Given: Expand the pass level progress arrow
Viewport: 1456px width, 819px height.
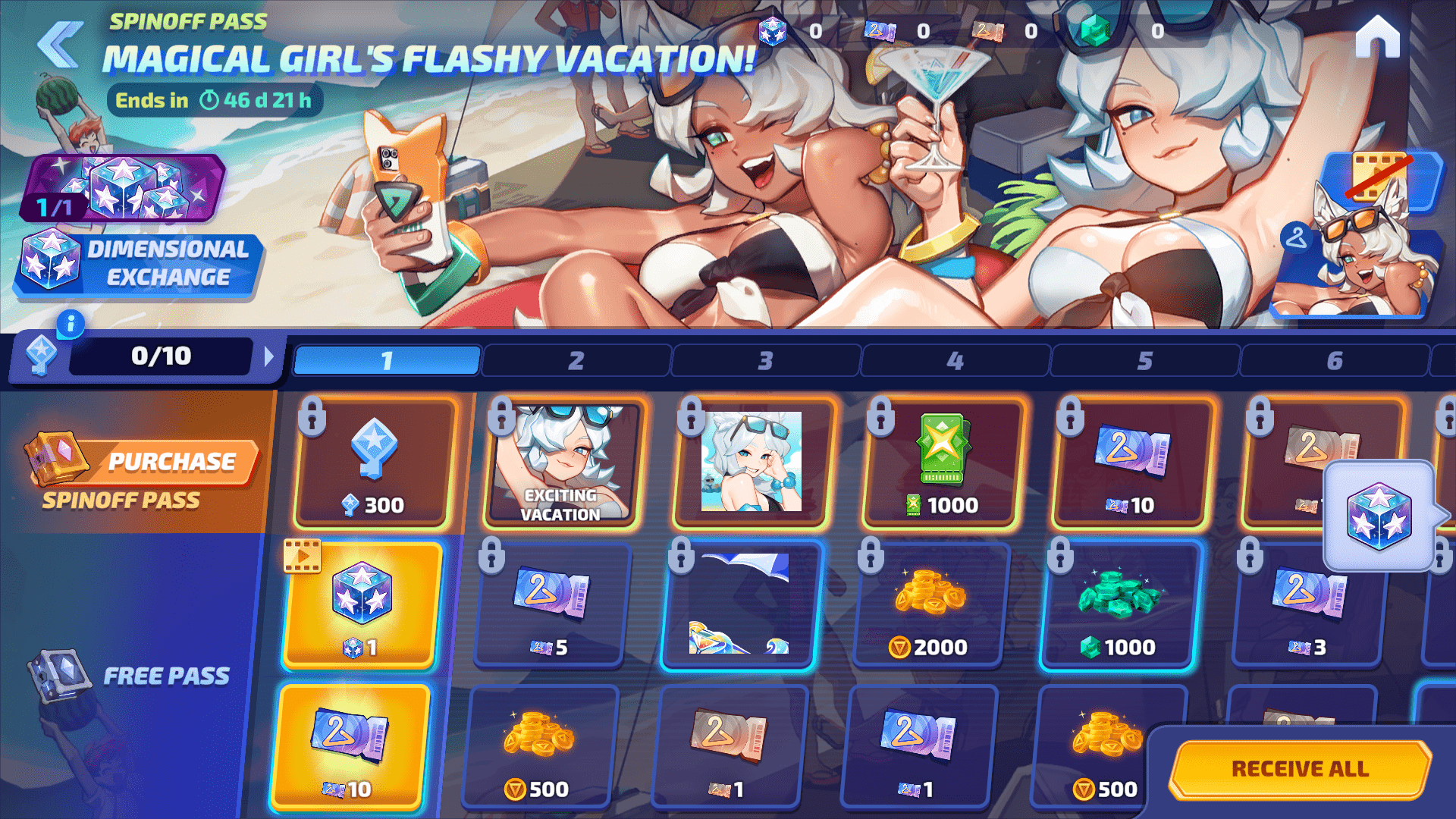Looking at the screenshot, I should point(268,356).
